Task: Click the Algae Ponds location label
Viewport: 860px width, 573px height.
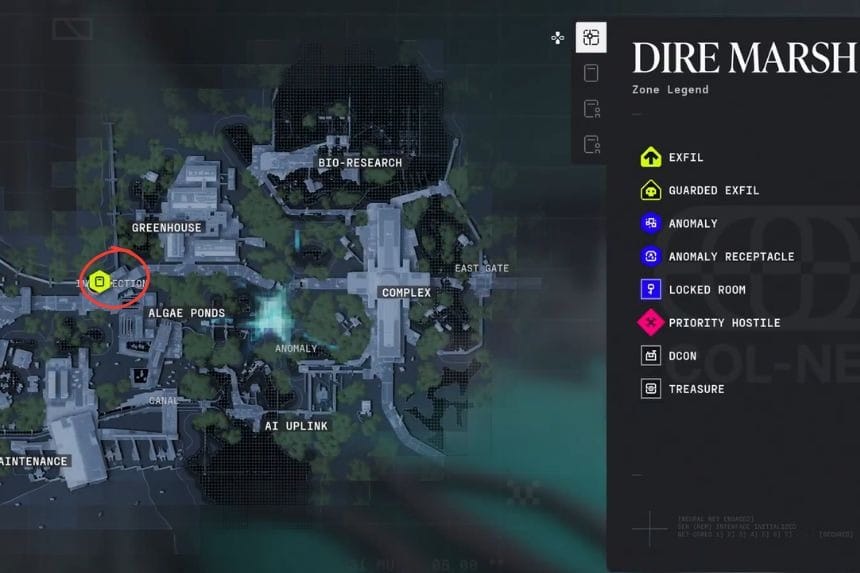Action: [187, 313]
